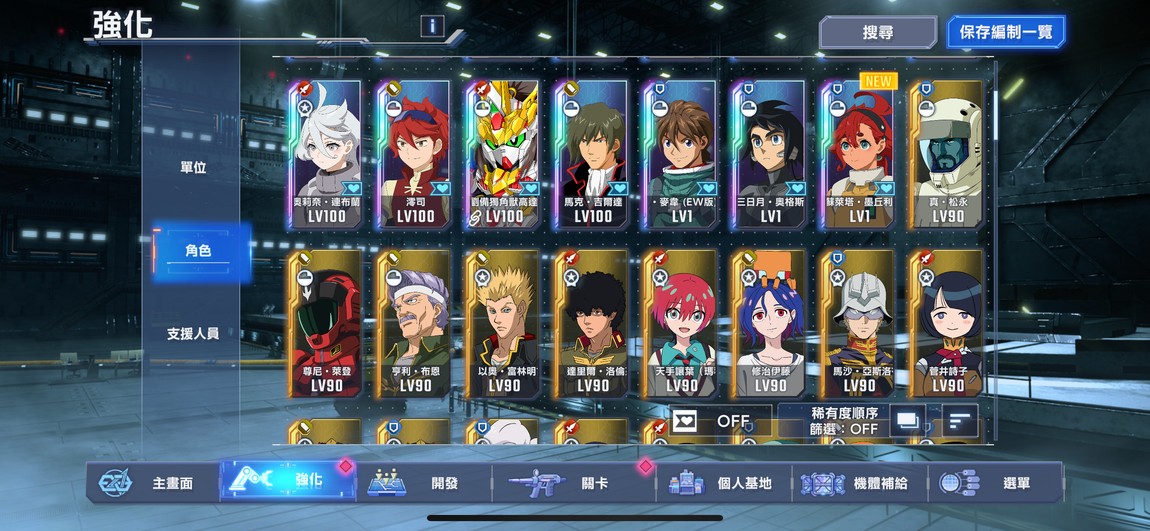Pick the 三日月・奧格斯 character card
The image size is (1150, 531).
769,155
